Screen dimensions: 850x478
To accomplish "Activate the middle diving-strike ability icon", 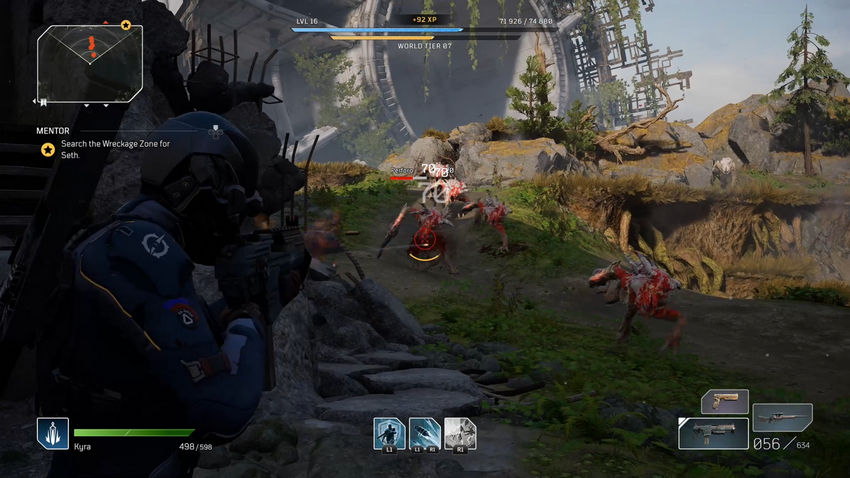I will click(x=424, y=433).
